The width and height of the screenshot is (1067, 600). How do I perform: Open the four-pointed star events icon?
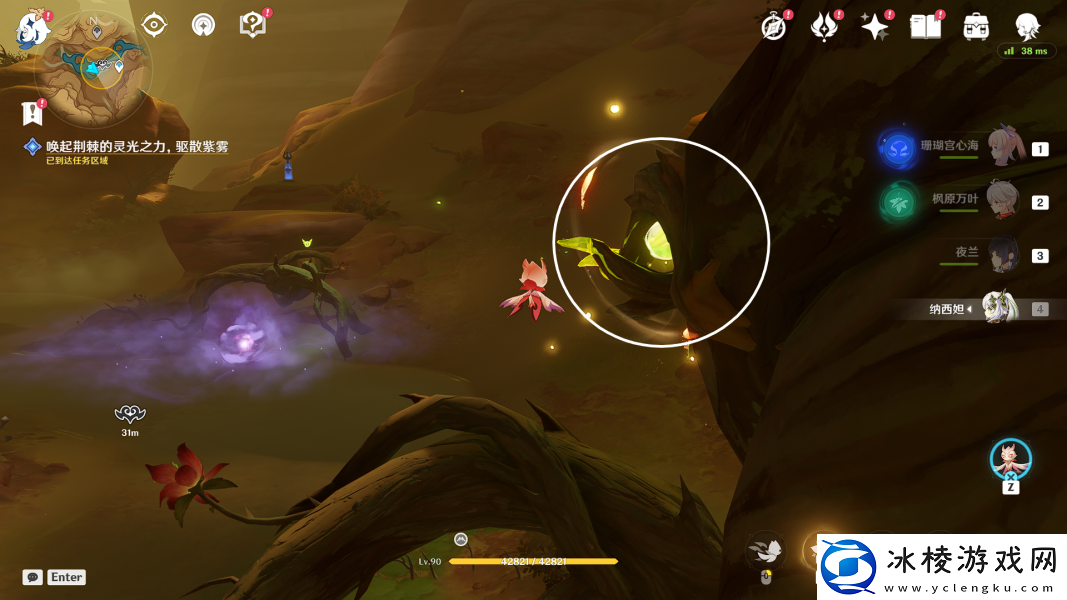tap(875, 27)
